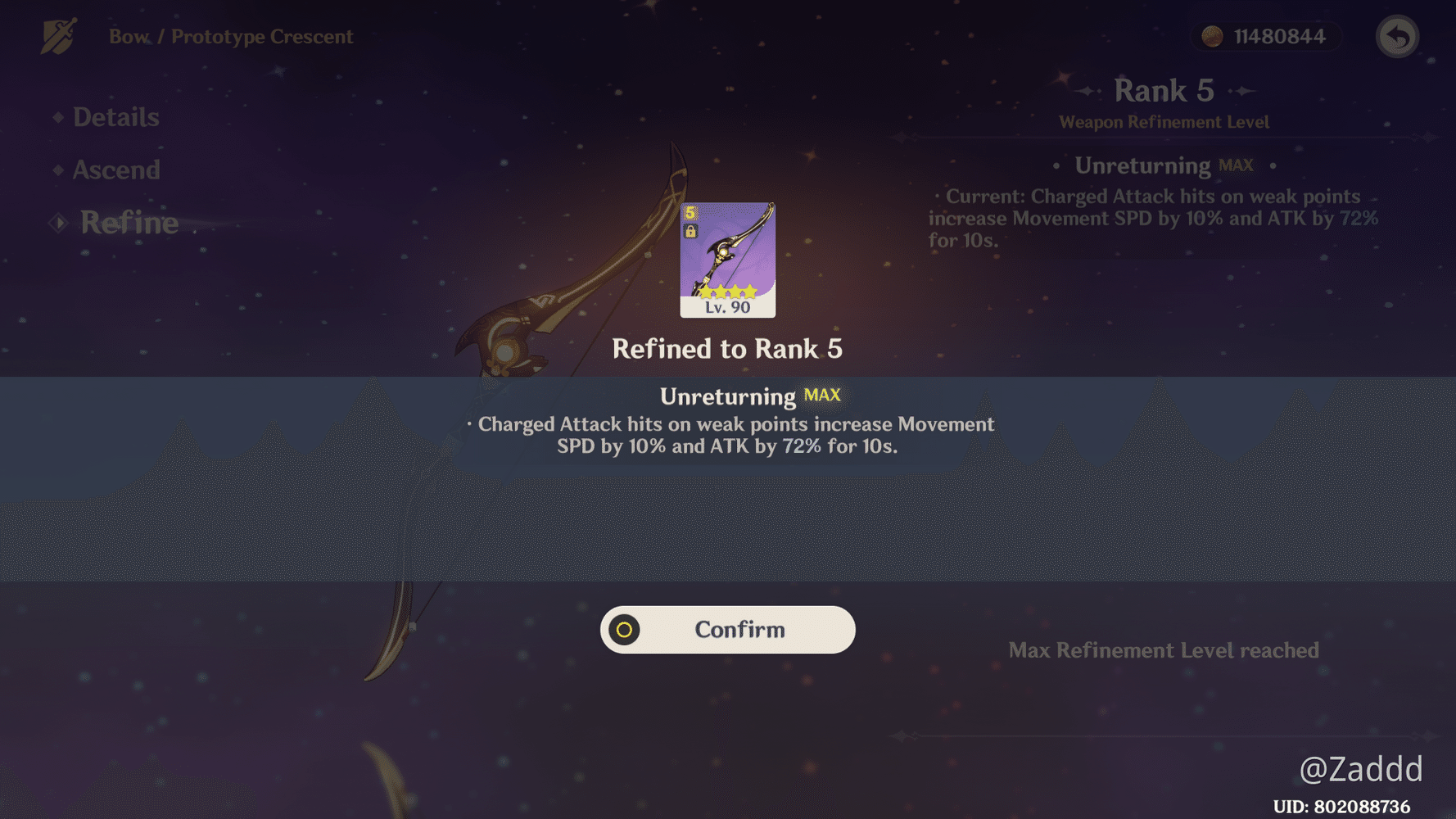Click the circle button prompt inside Confirm

pos(623,629)
